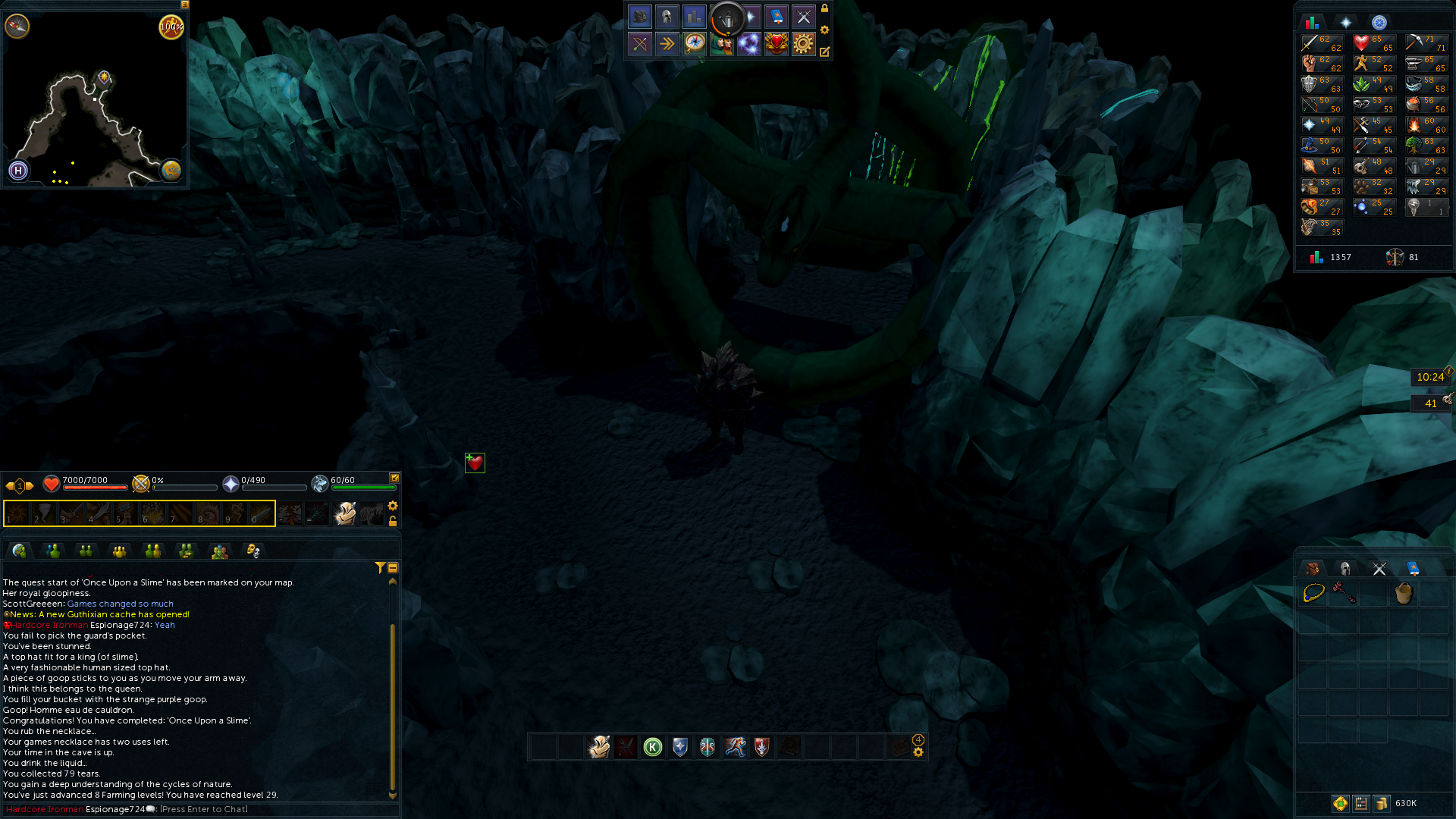Activate the home teleport button
1456x819 pixels.
point(18,171)
